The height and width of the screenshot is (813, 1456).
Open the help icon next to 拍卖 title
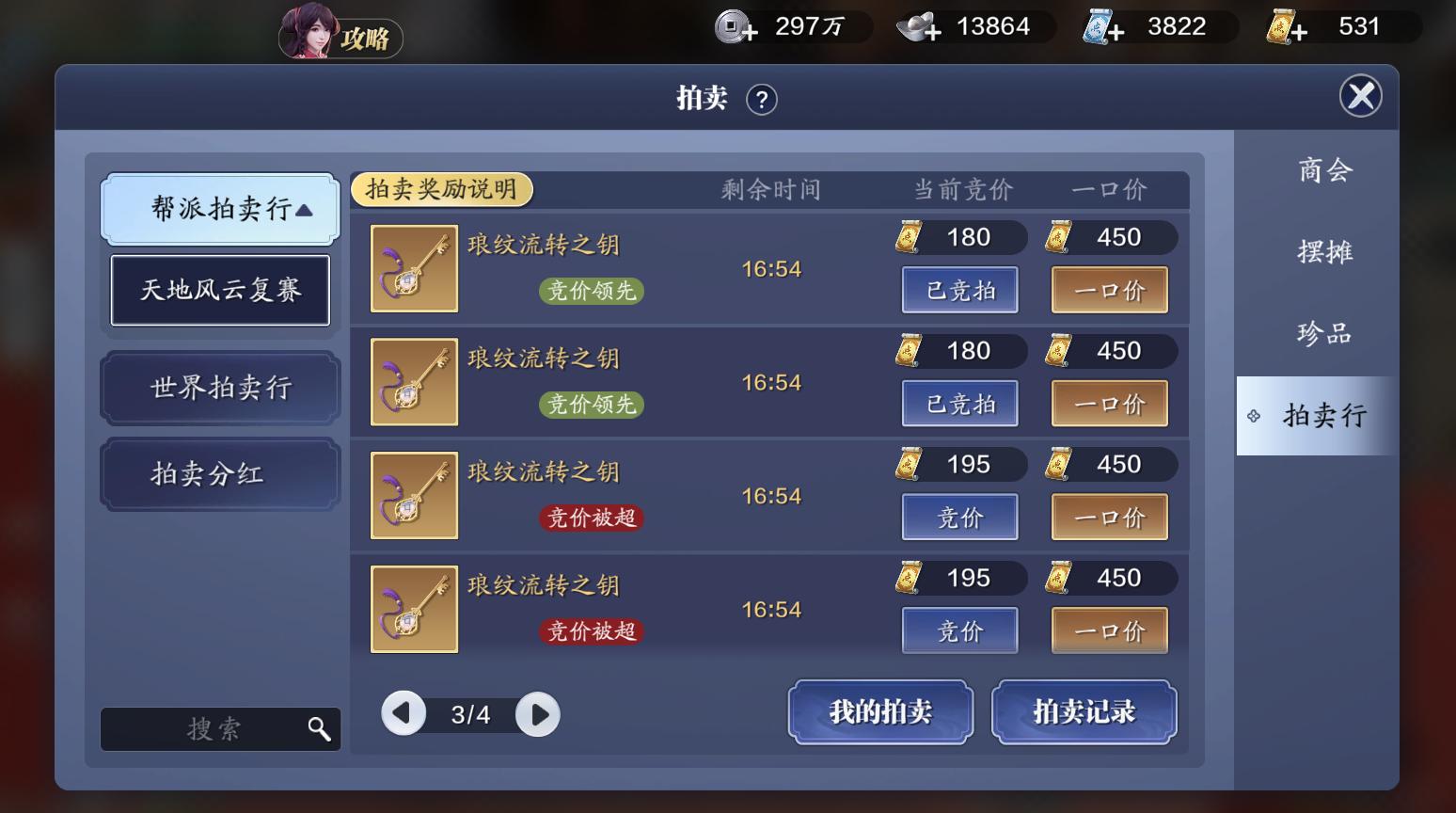(x=762, y=98)
